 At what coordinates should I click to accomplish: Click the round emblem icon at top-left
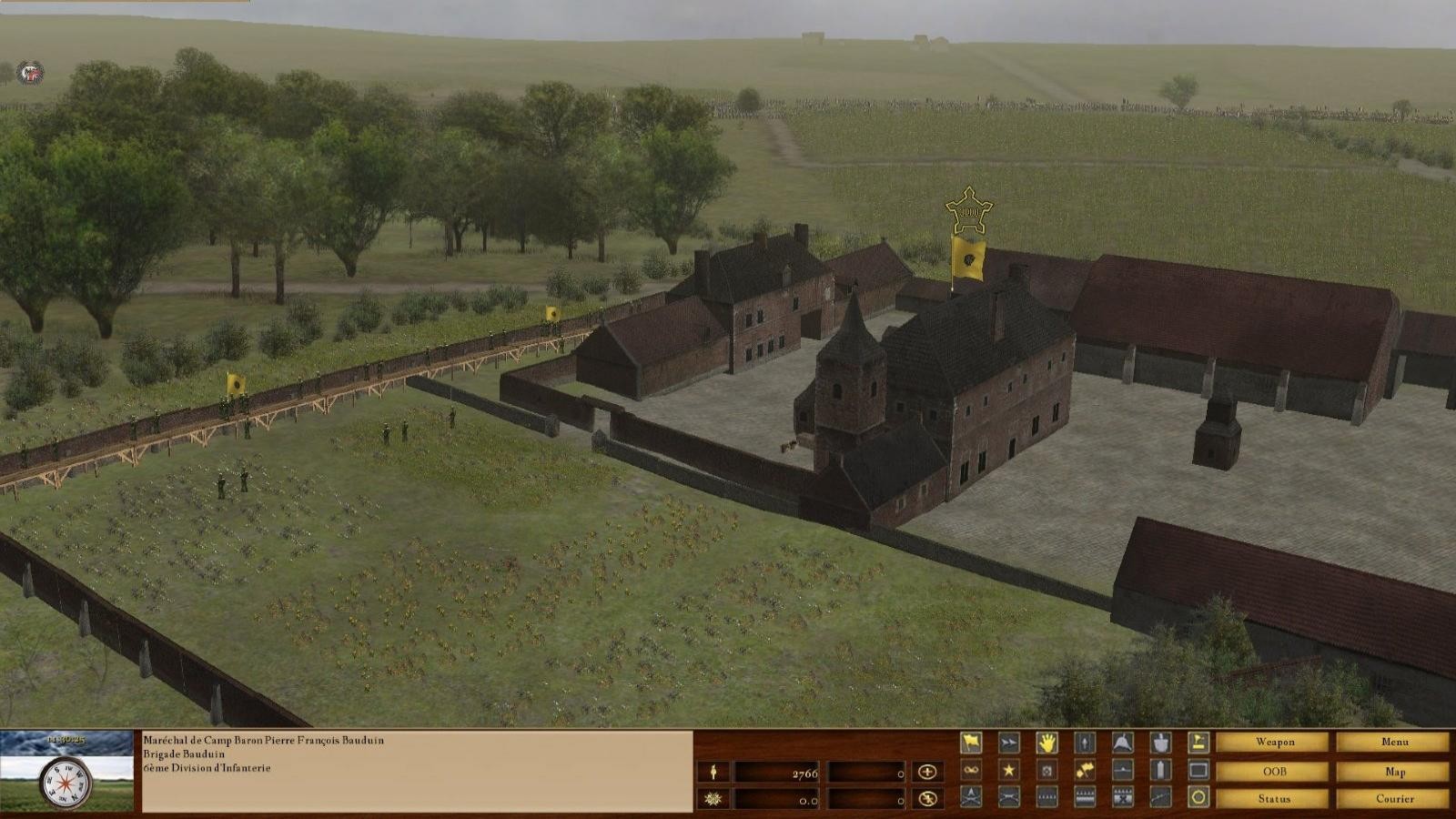pos(31,72)
